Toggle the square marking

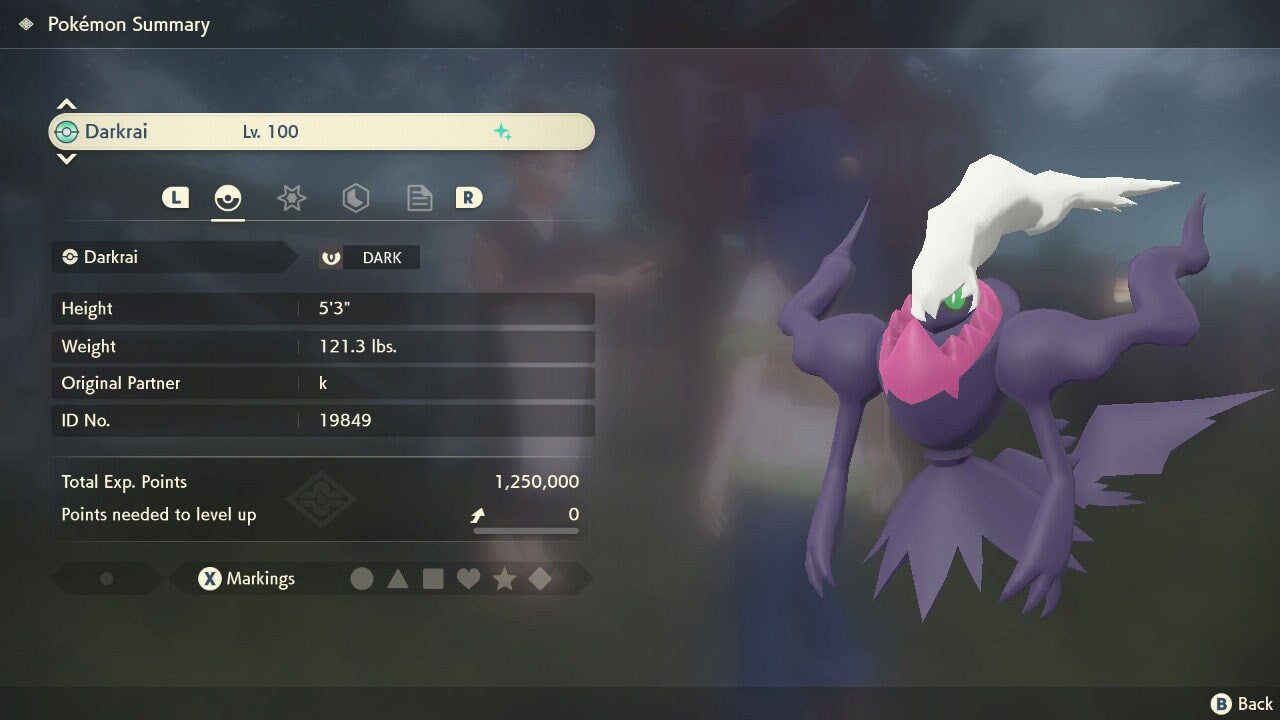pyautogui.click(x=433, y=579)
